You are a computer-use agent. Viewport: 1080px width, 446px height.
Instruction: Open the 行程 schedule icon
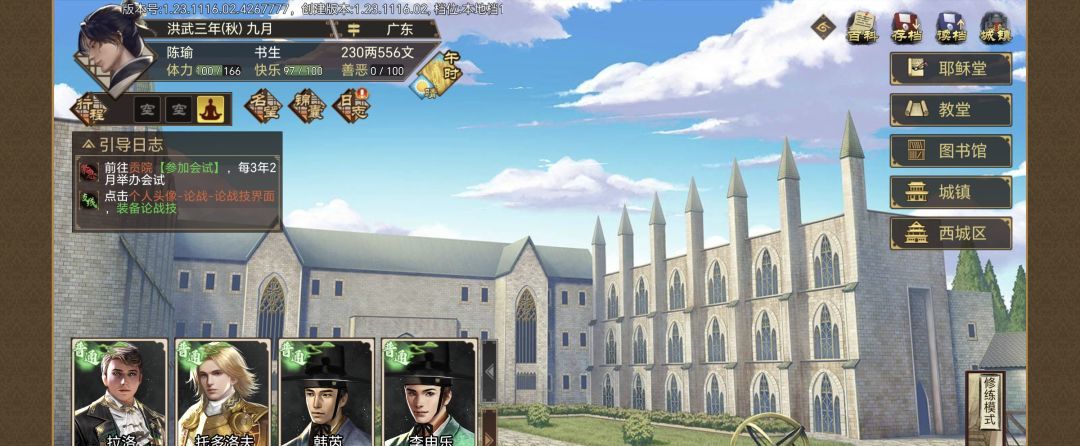click(x=91, y=107)
